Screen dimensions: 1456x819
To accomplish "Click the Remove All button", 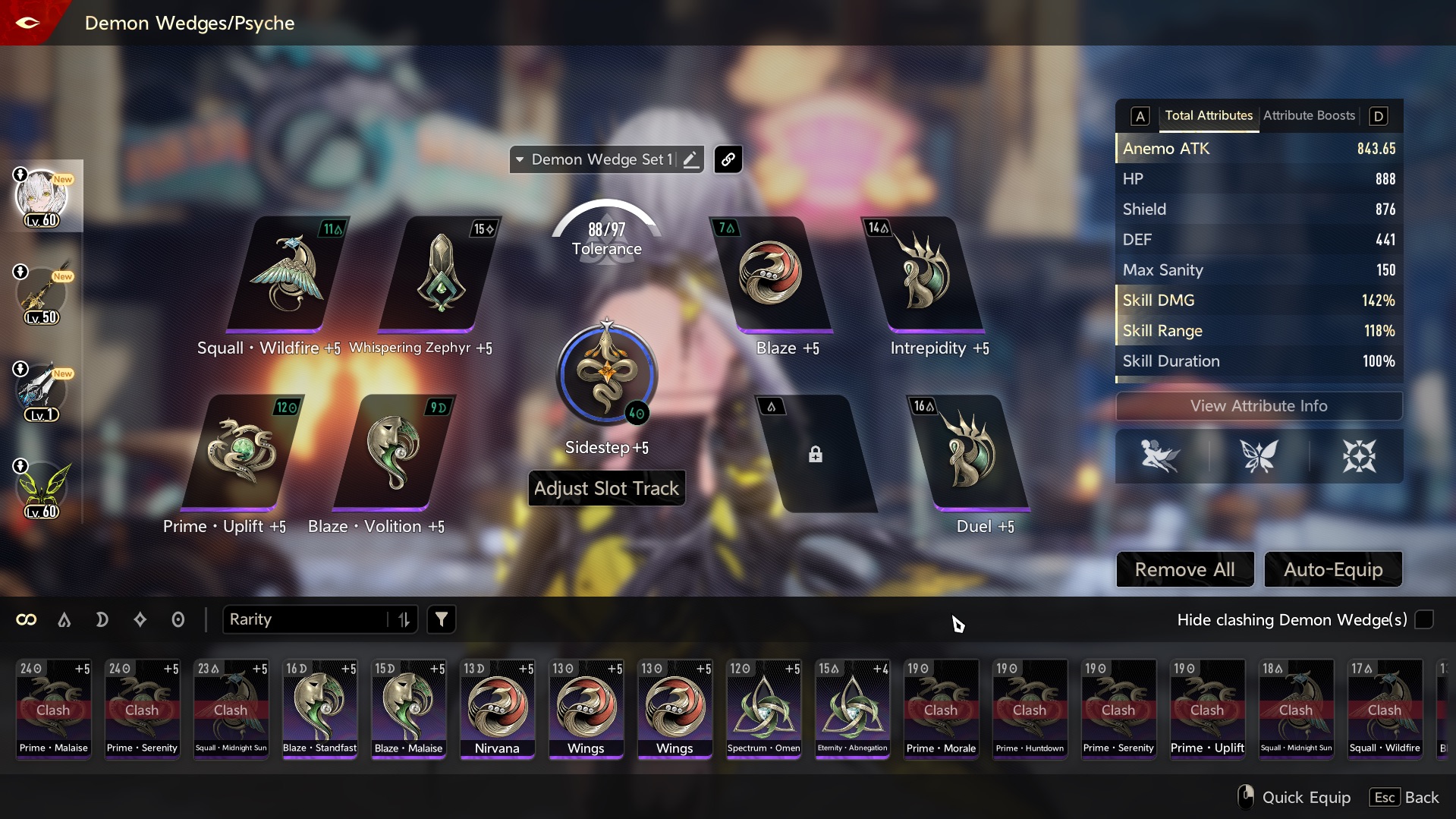I will [x=1184, y=569].
